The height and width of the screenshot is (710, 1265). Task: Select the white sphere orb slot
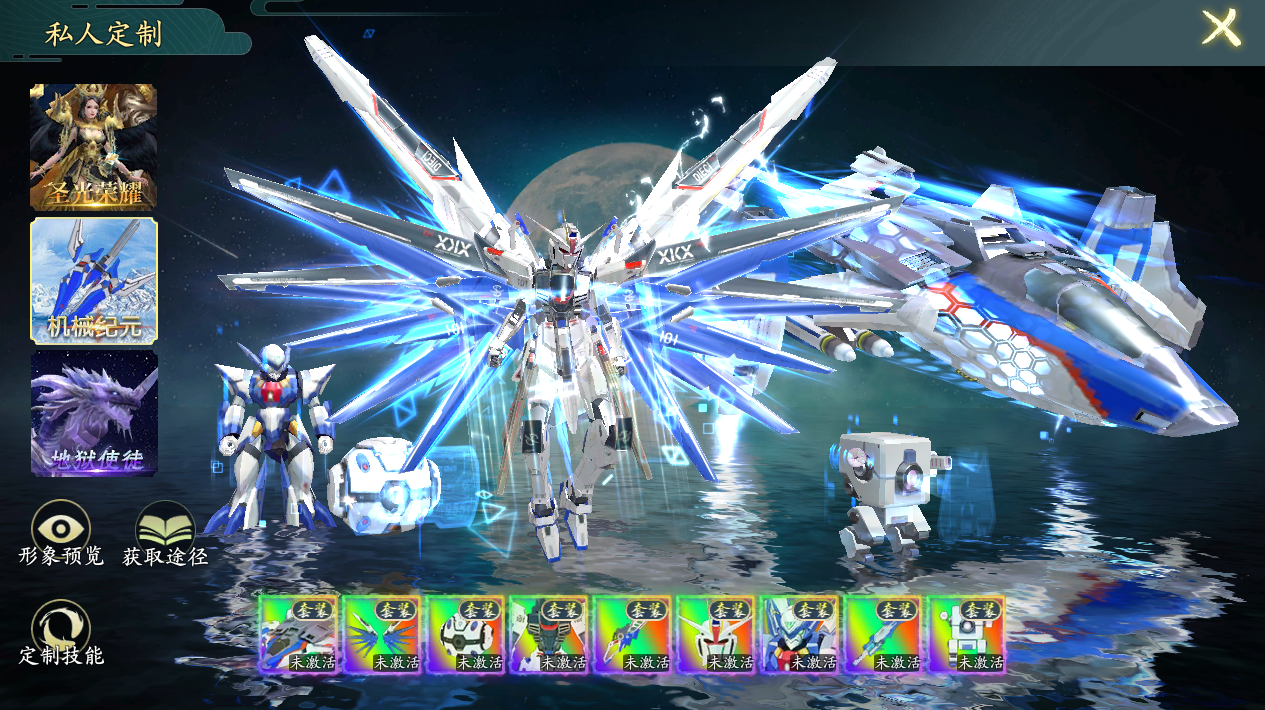466,634
